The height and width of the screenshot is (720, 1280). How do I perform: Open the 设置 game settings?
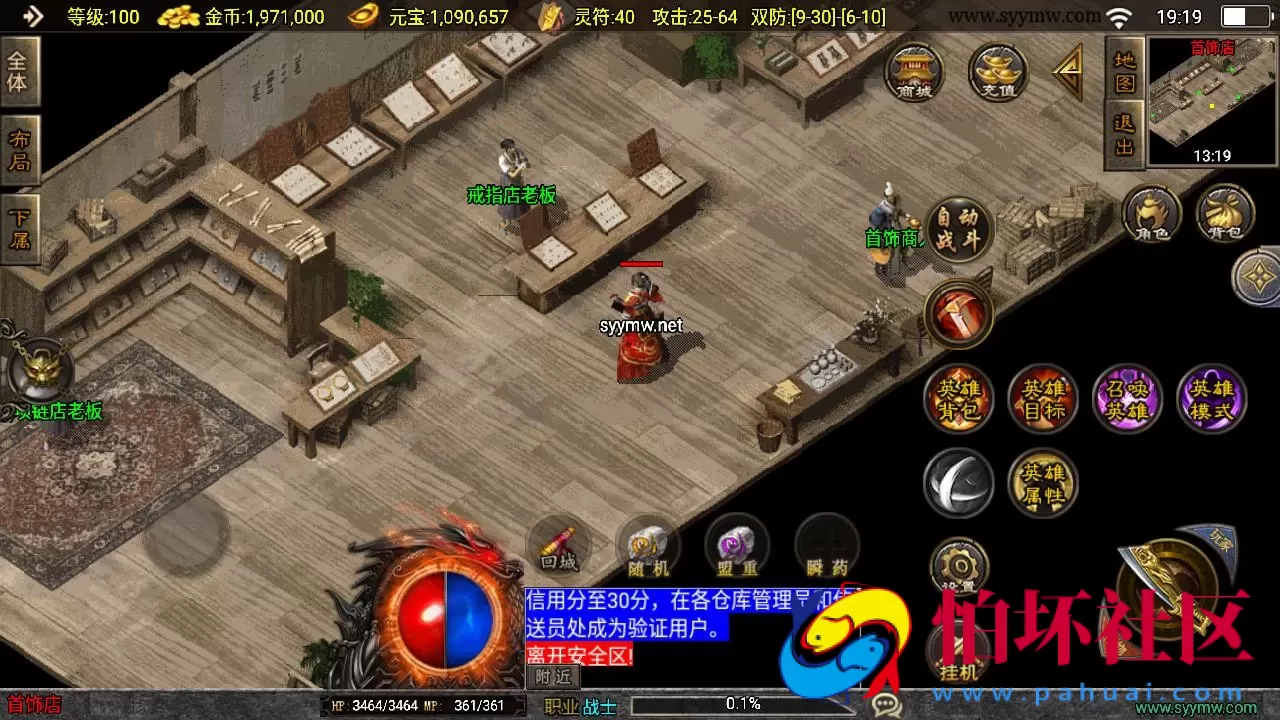tap(959, 569)
